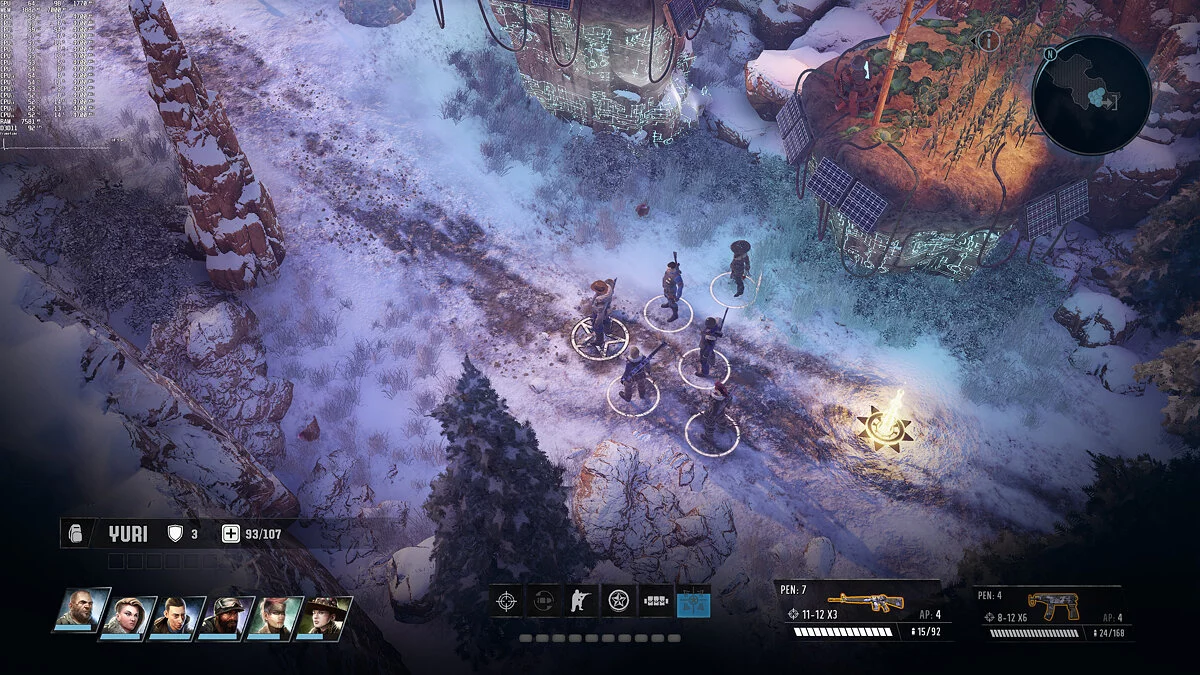
Task: Click the bullet row reload icon
Action: click(x=656, y=601)
